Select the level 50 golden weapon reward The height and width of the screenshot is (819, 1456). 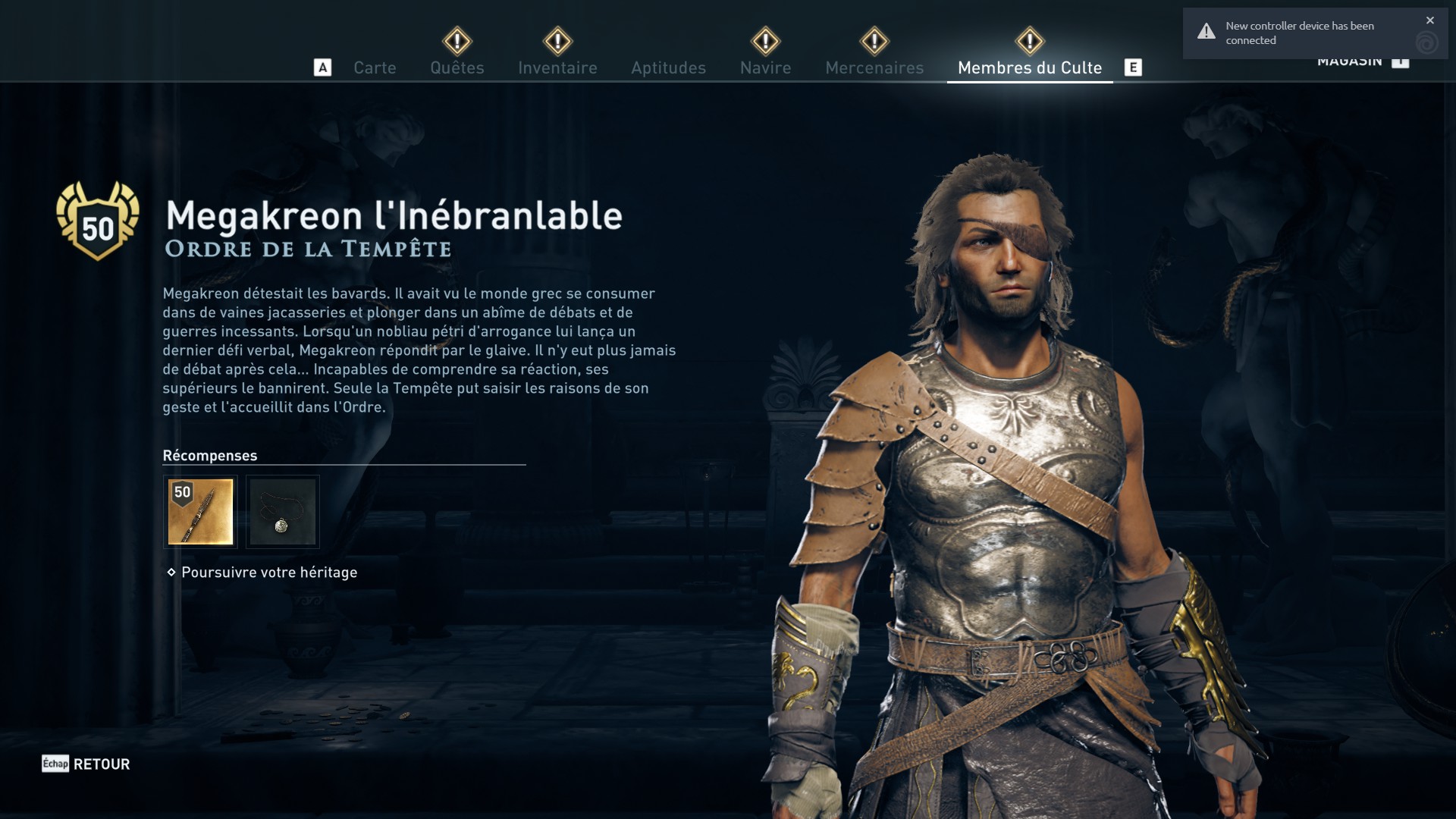tap(200, 512)
